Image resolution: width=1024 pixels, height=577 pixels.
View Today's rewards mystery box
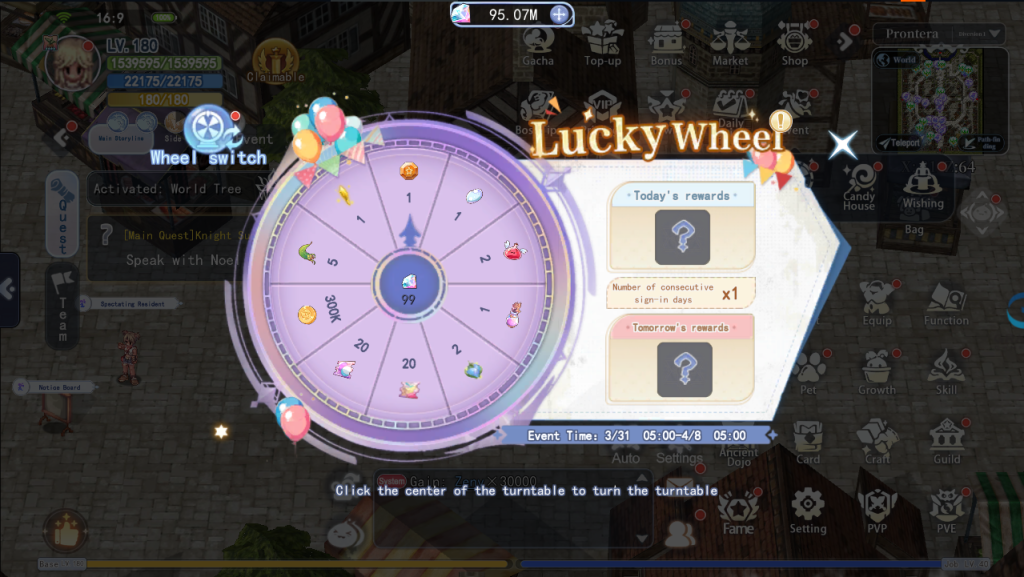(682, 237)
